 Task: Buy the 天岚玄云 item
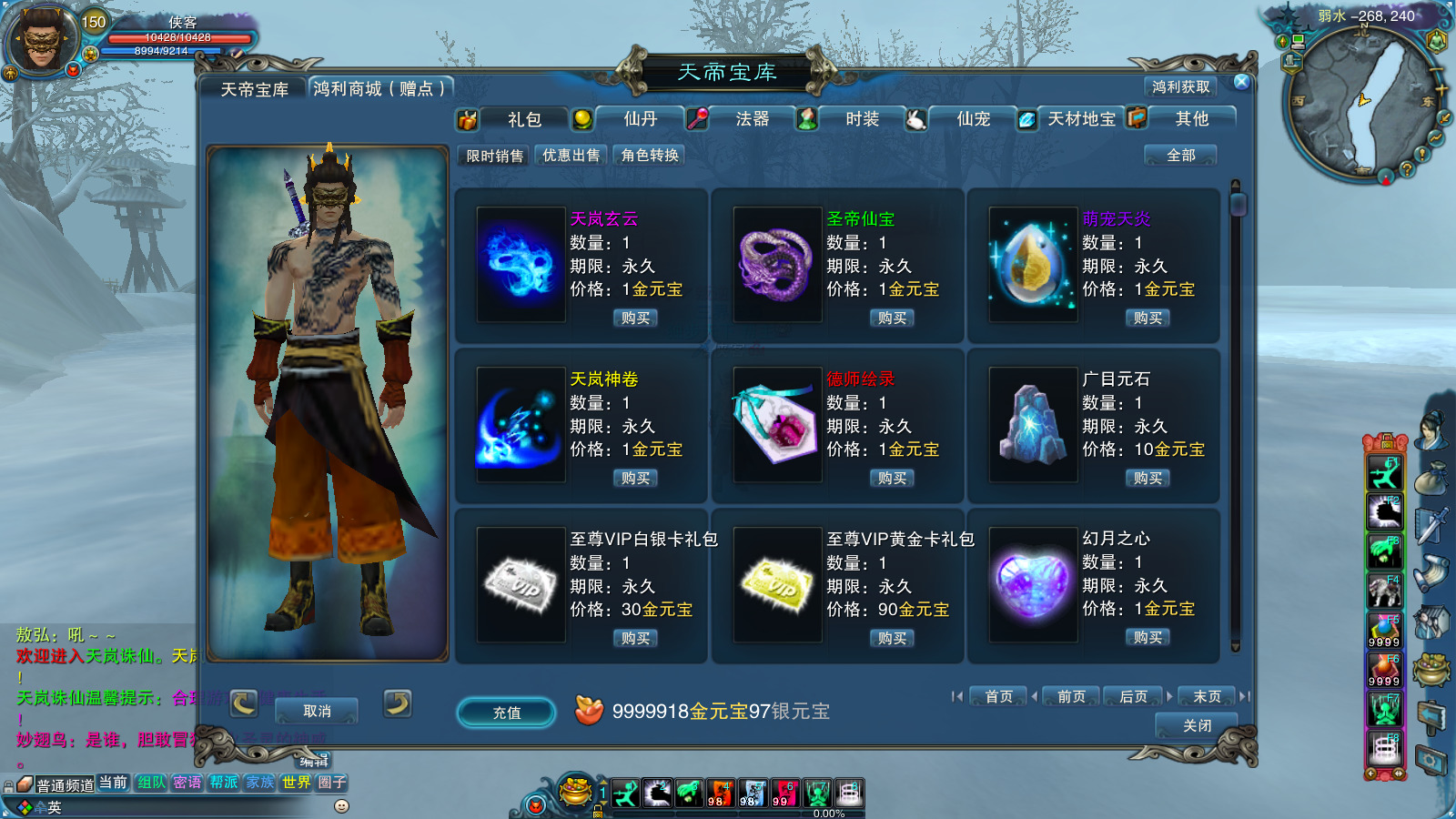pyautogui.click(x=635, y=318)
